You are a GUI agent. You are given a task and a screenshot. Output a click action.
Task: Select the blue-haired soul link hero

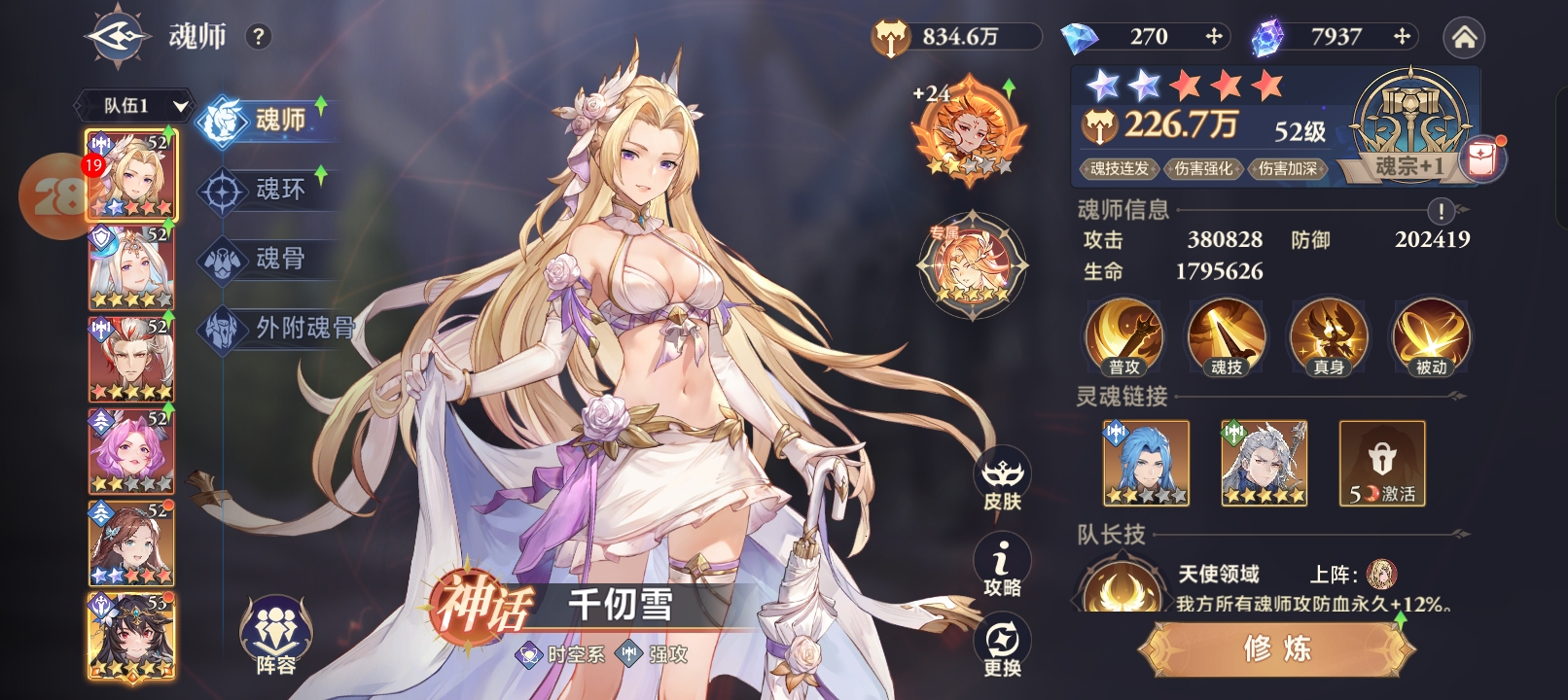(x=1146, y=463)
